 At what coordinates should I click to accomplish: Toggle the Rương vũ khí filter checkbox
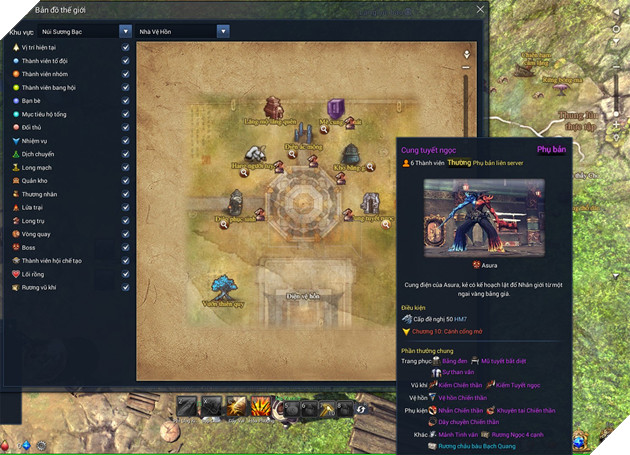coord(125,287)
